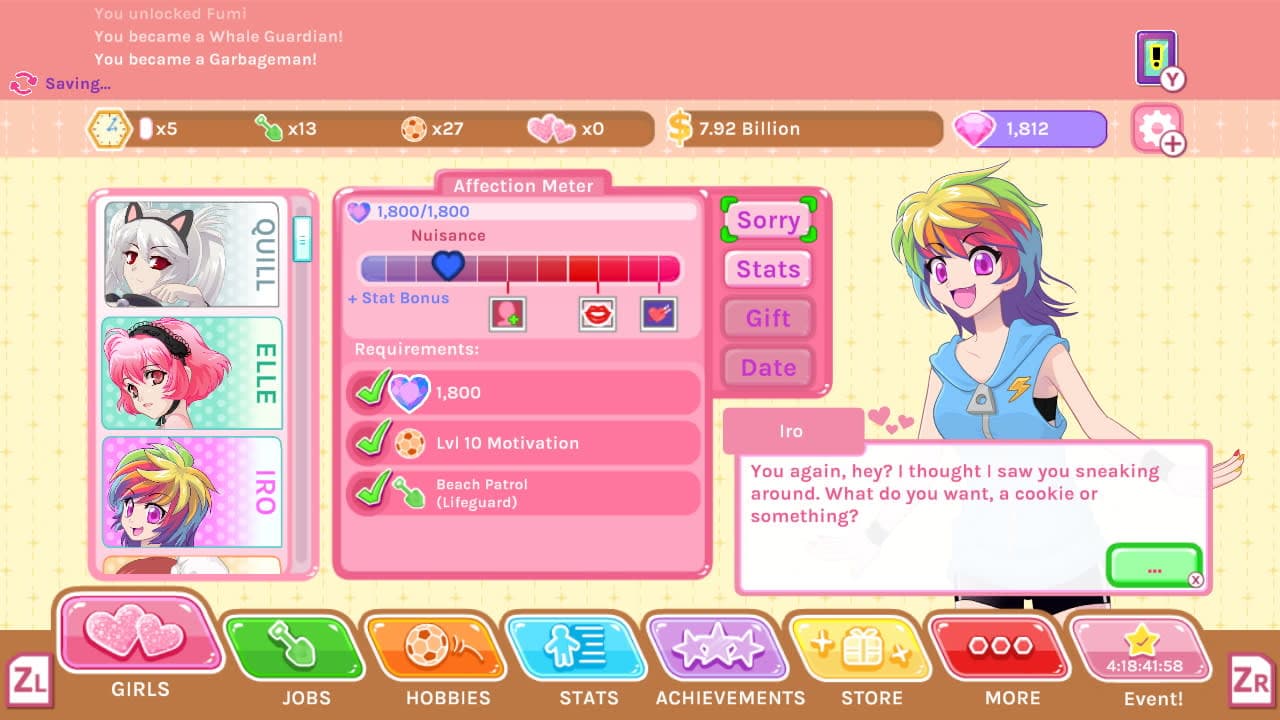
Task: Click the hourglass time tokens icon
Action: [x=111, y=128]
